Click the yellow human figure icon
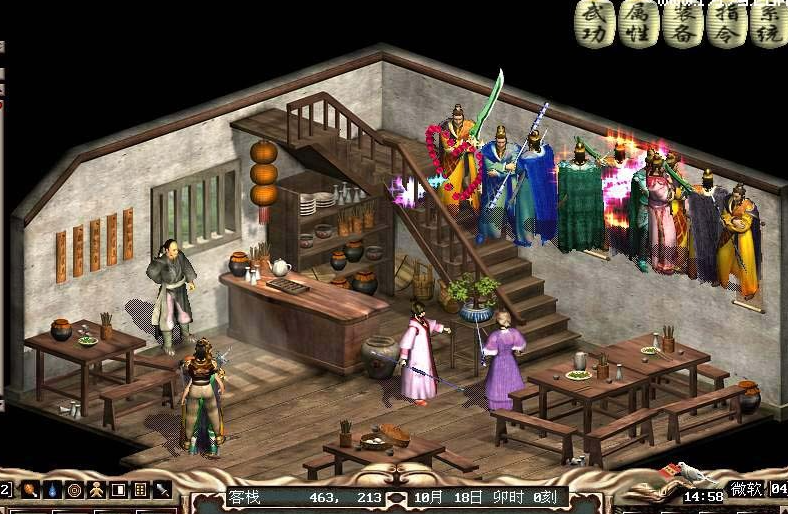Viewport: 788px width, 514px height. (96, 490)
